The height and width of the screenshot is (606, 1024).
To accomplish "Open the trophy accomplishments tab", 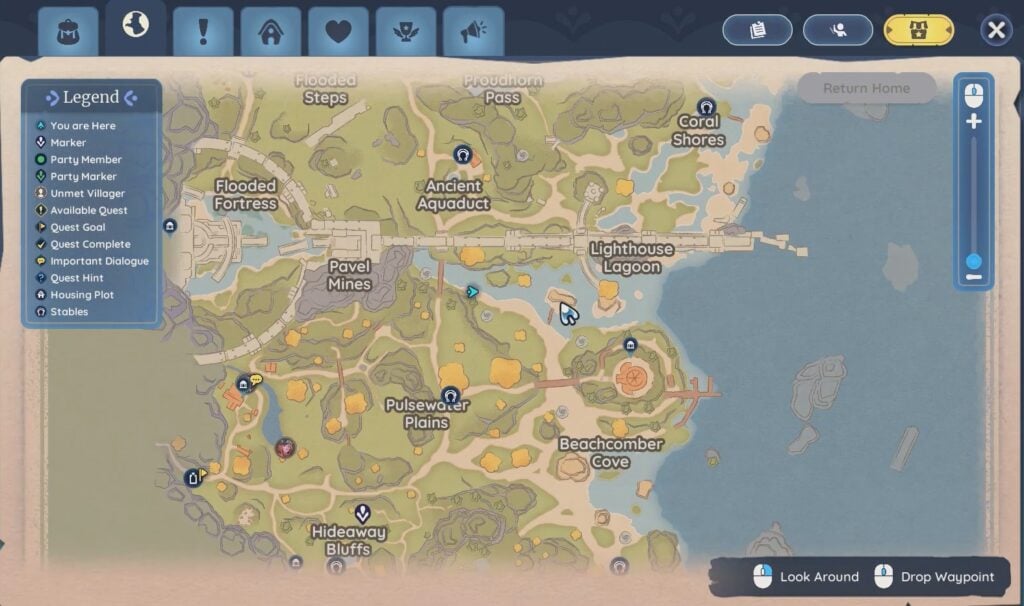I will (405, 31).
